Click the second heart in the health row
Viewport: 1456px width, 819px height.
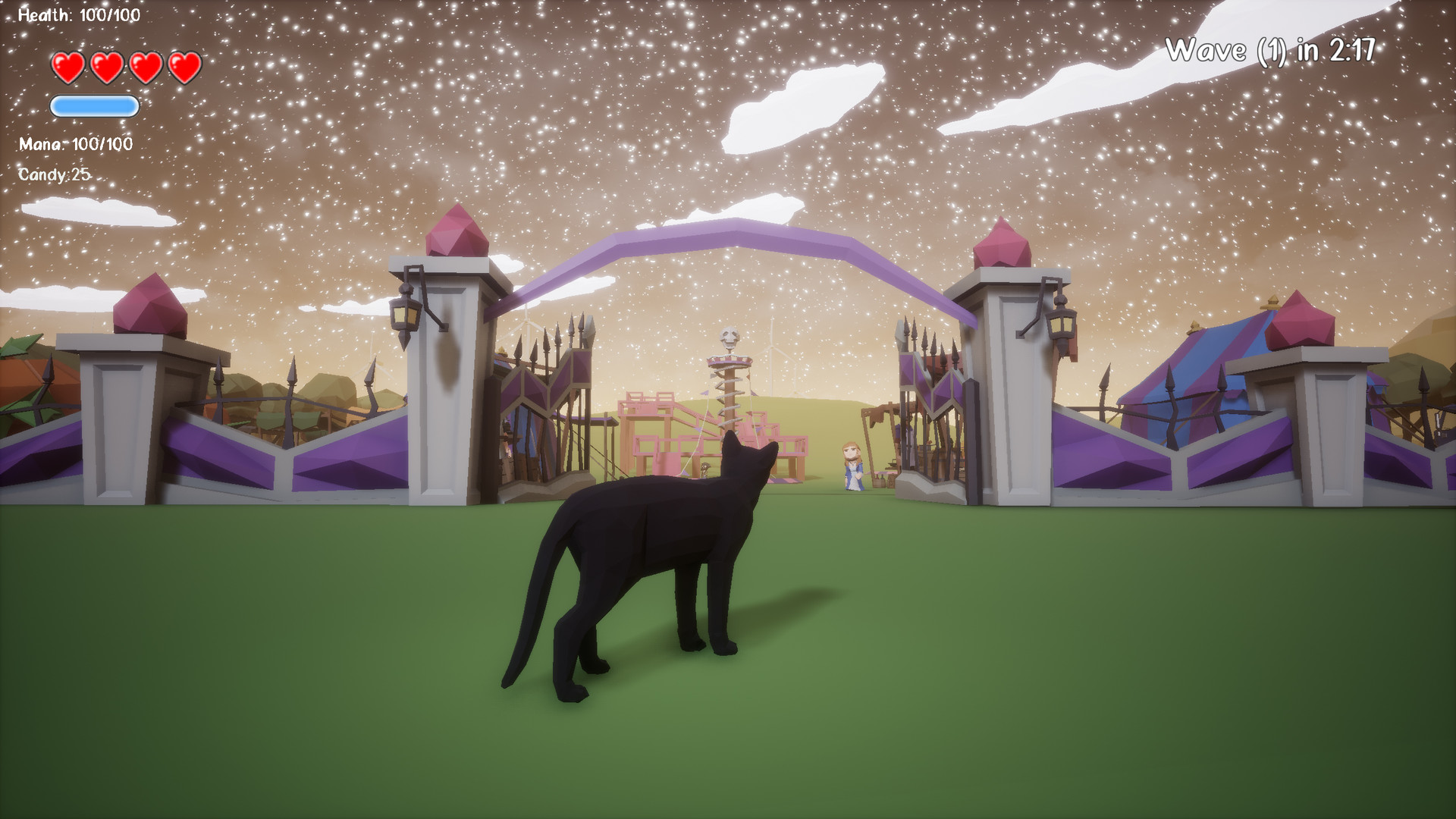point(106,67)
